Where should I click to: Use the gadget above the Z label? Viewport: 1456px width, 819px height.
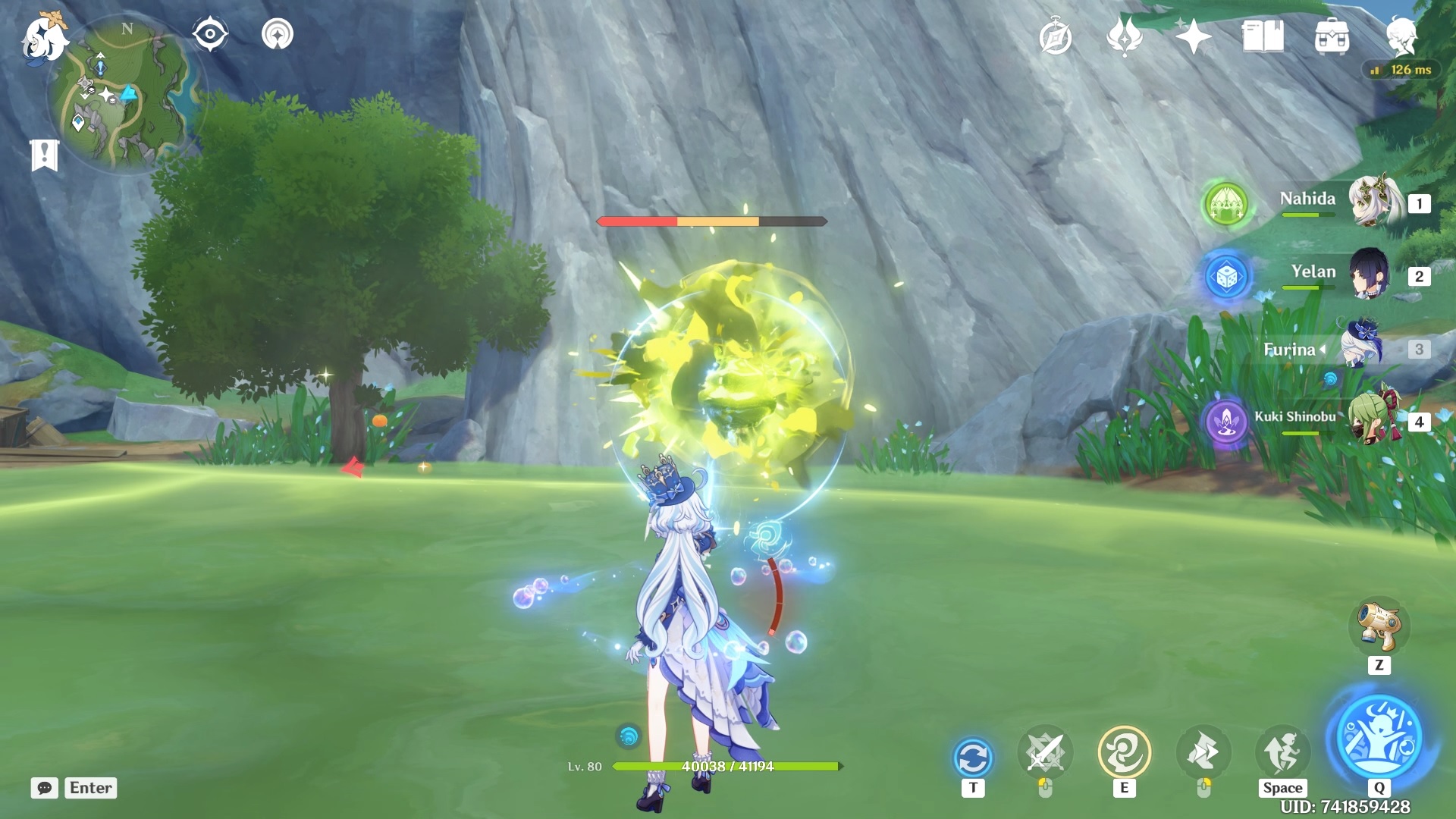(x=1379, y=627)
